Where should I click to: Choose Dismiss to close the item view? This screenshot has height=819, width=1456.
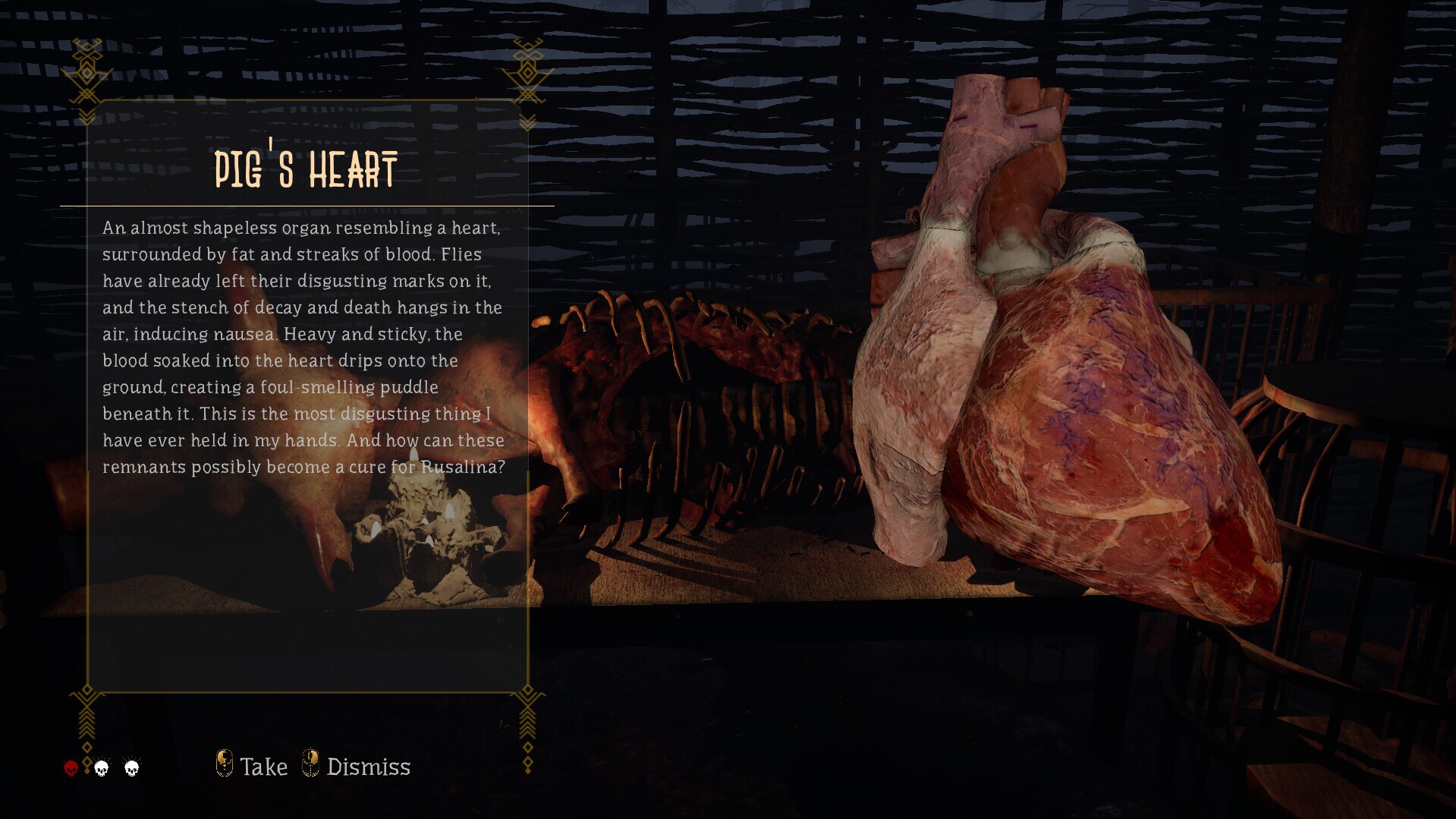point(367,766)
